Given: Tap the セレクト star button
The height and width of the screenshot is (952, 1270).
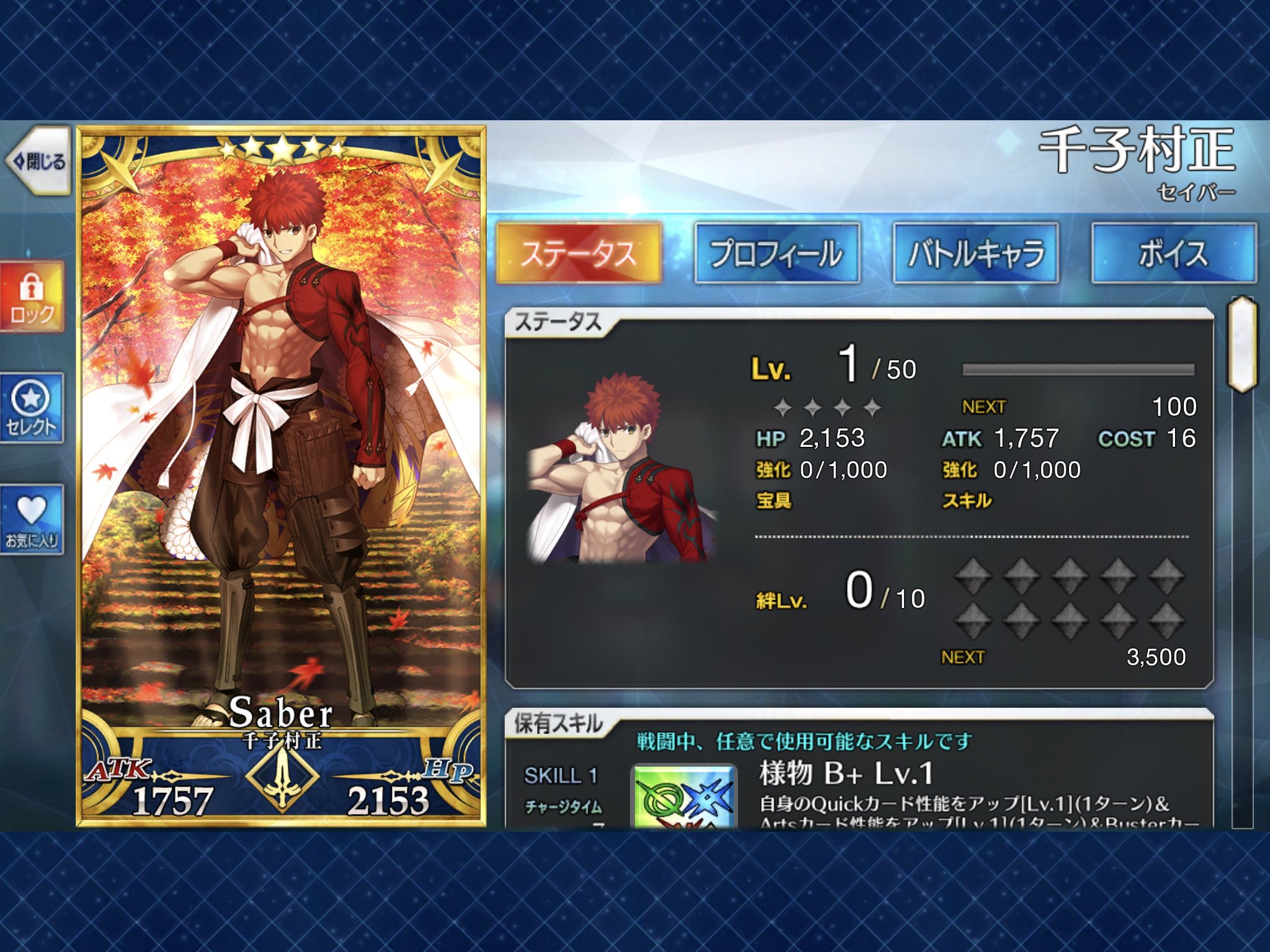Looking at the screenshot, I should 32,408.
